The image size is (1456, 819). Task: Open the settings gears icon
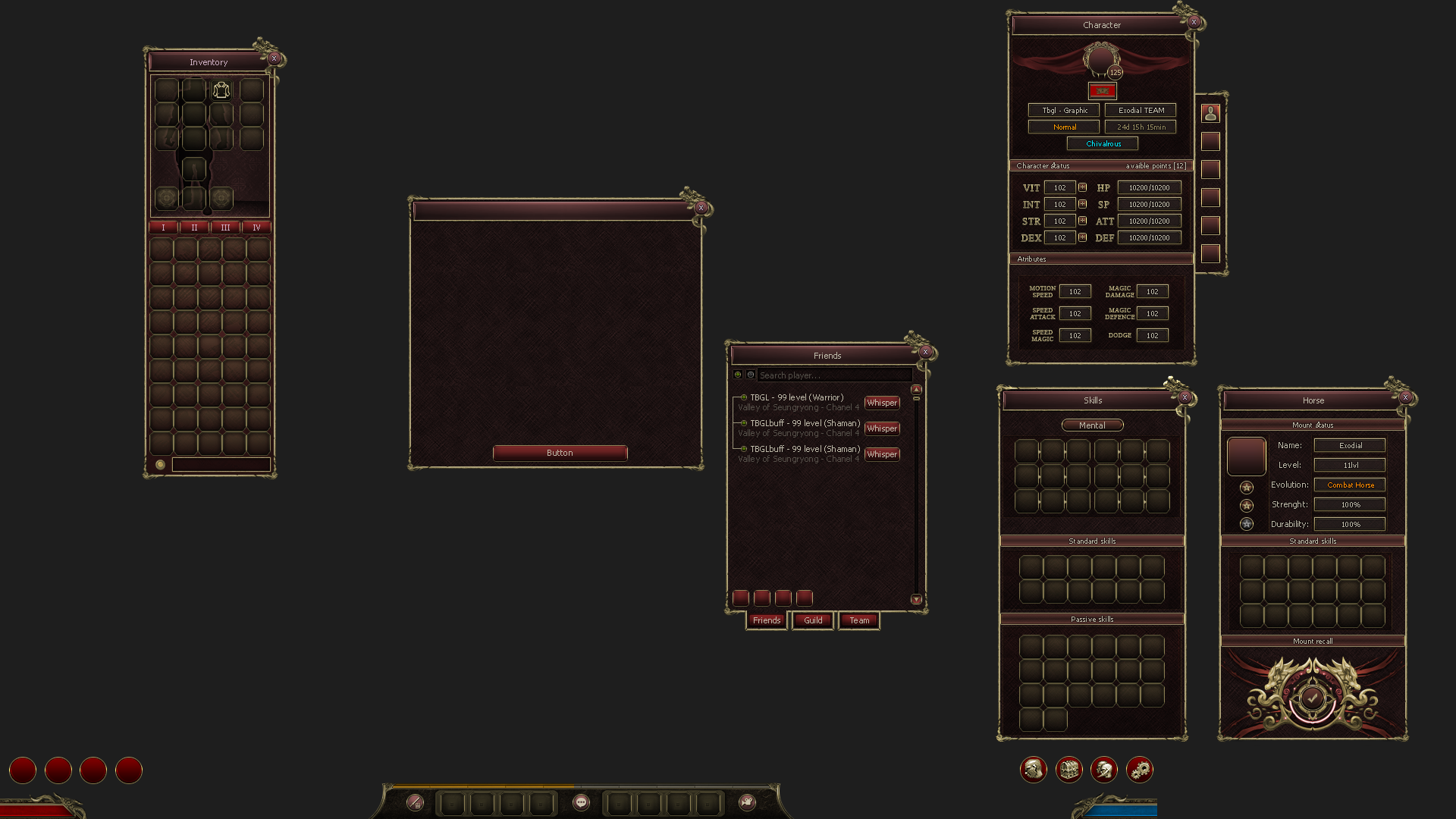coord(1139,769)
